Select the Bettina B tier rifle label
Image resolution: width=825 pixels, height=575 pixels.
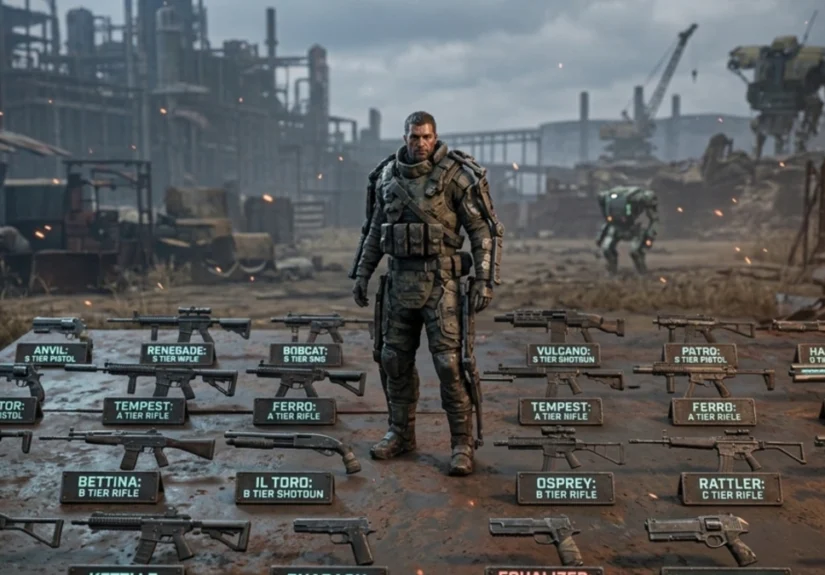point(111,487)
